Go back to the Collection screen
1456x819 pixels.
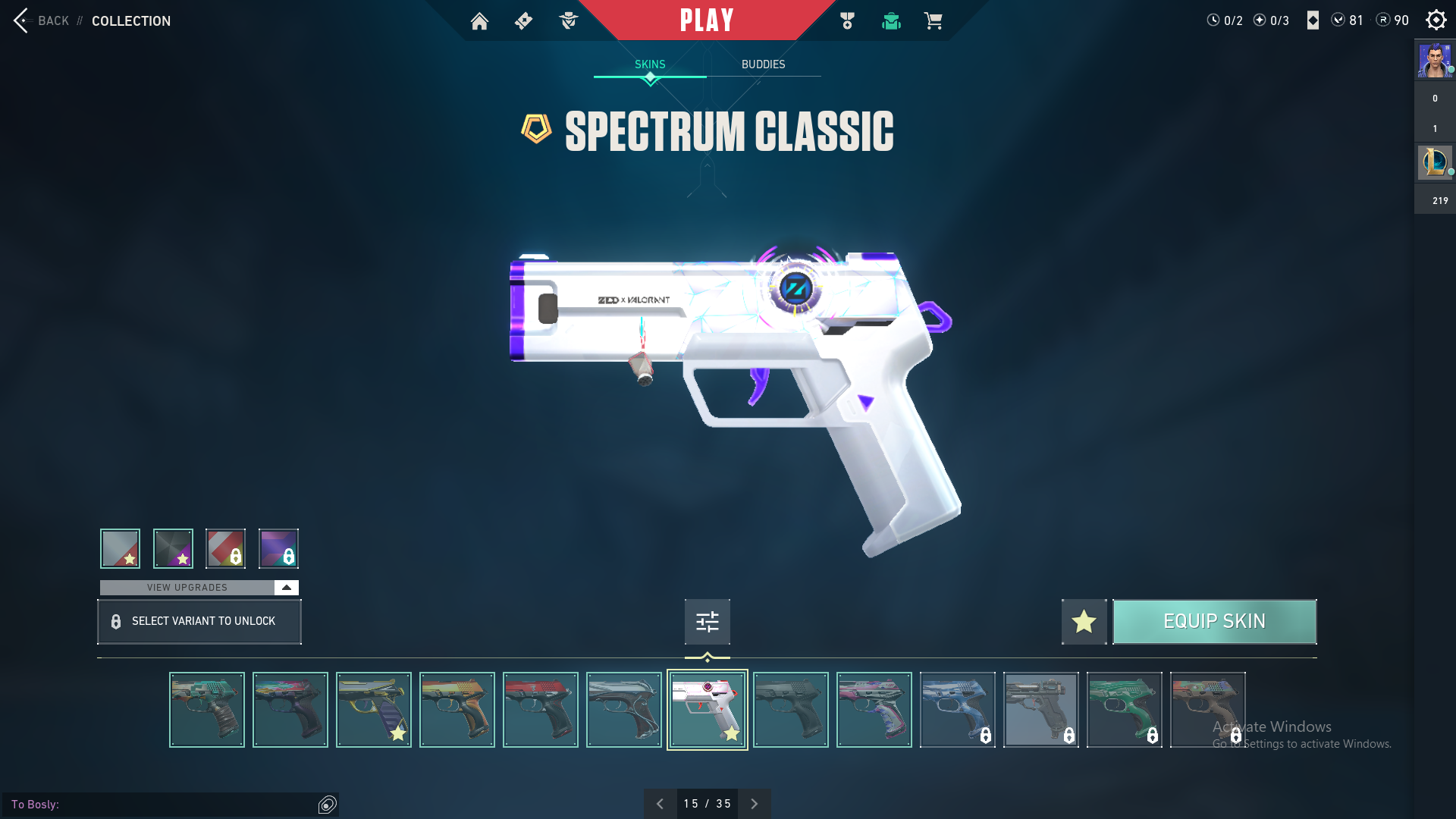click(x=42, y=20)
